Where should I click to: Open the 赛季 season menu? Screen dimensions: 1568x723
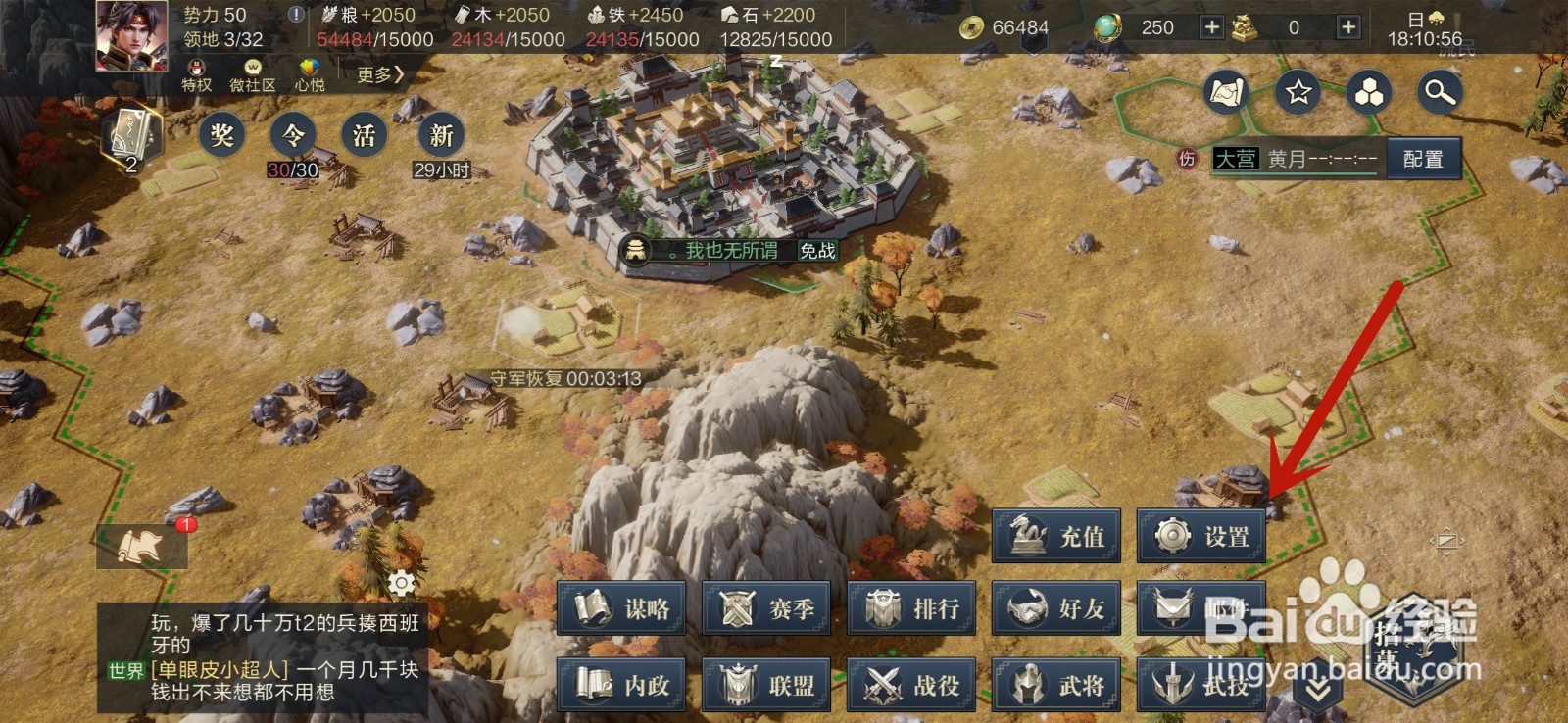tap(766, 608)
